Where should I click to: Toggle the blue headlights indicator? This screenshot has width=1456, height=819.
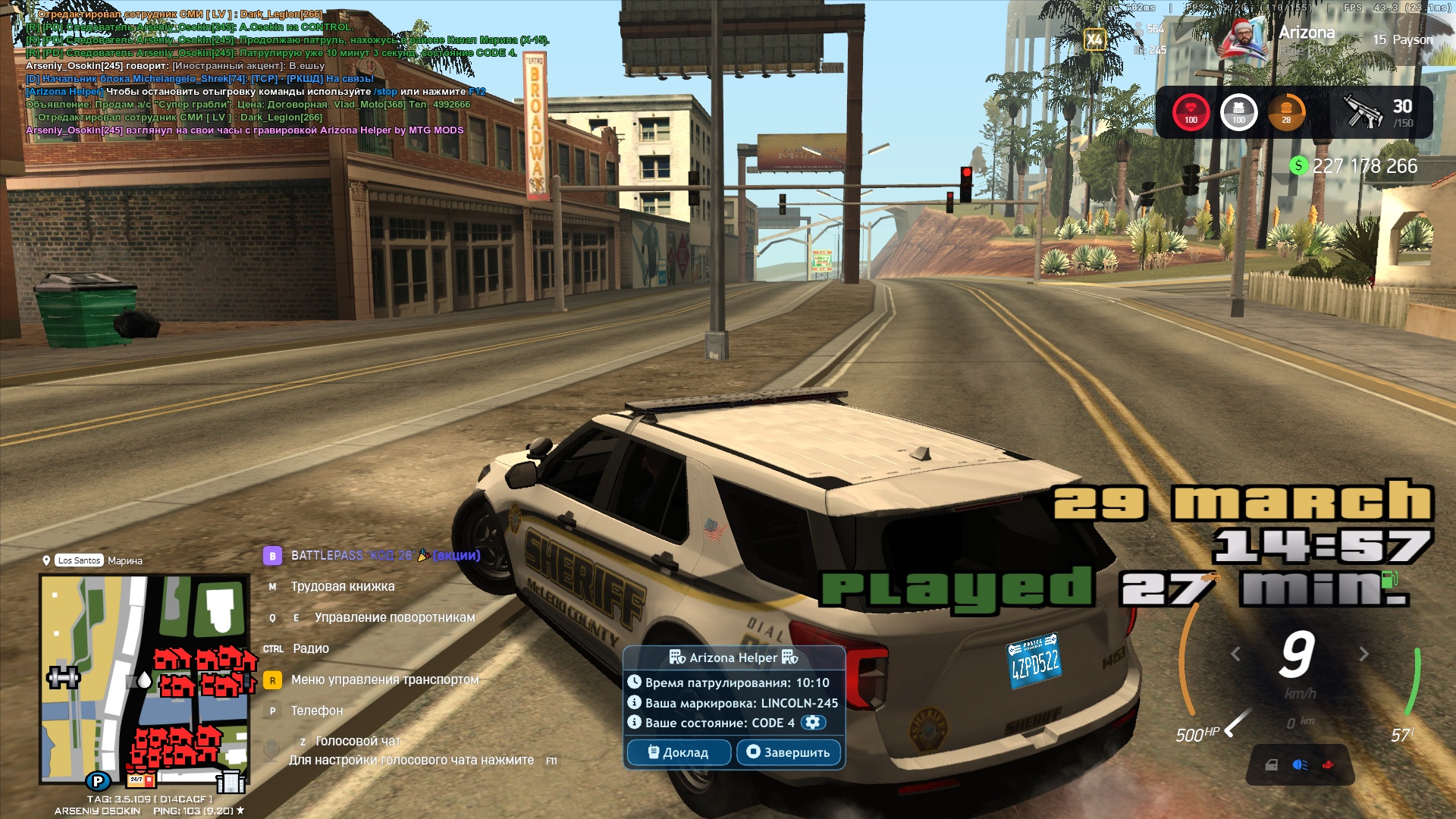pyautogui.click(x=1300, y=764)
